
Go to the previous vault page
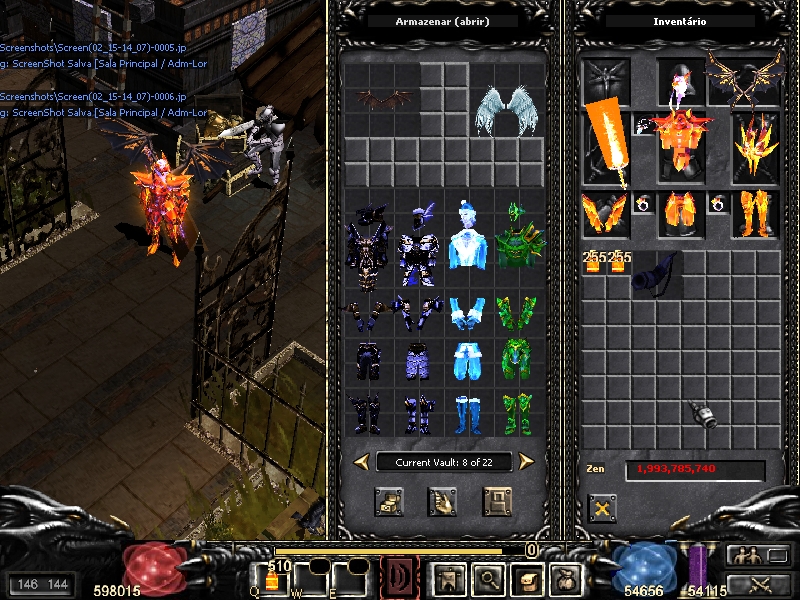click(x=361, y=461)
